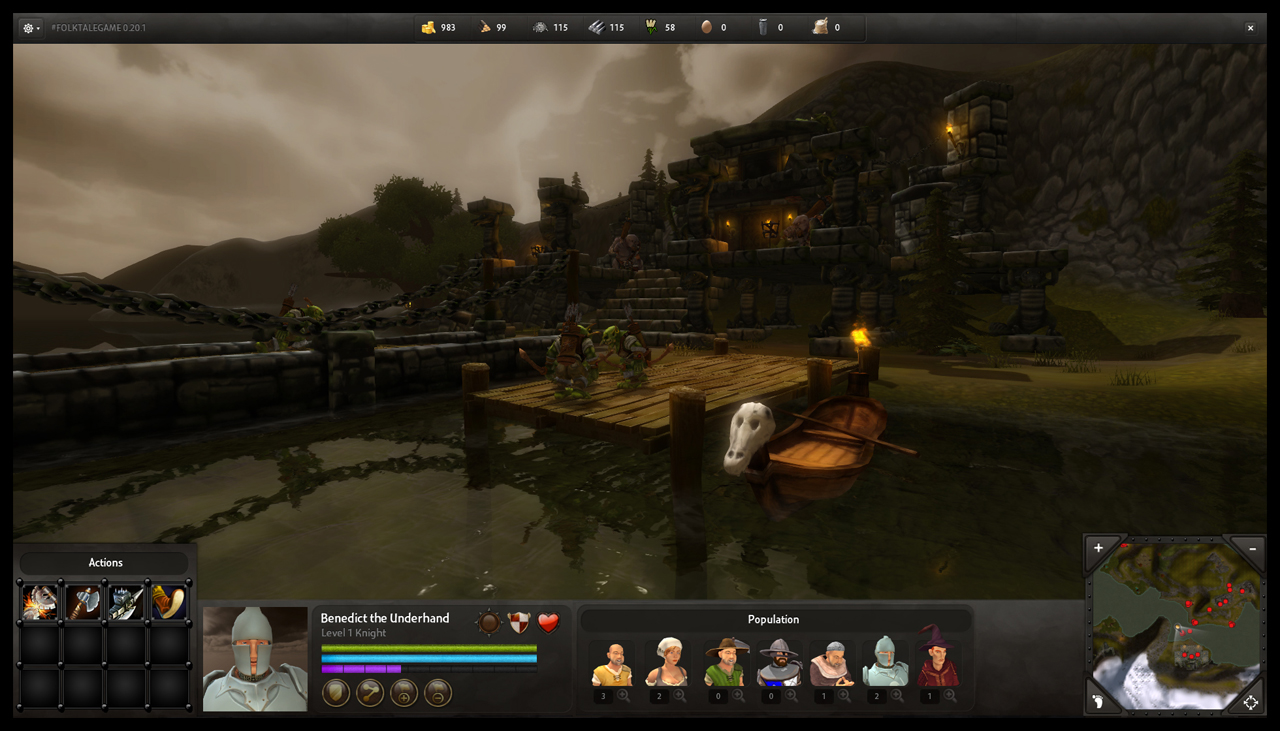Select Benedict the Underhand's portrait
The image size is (1280, 731).
255,659
